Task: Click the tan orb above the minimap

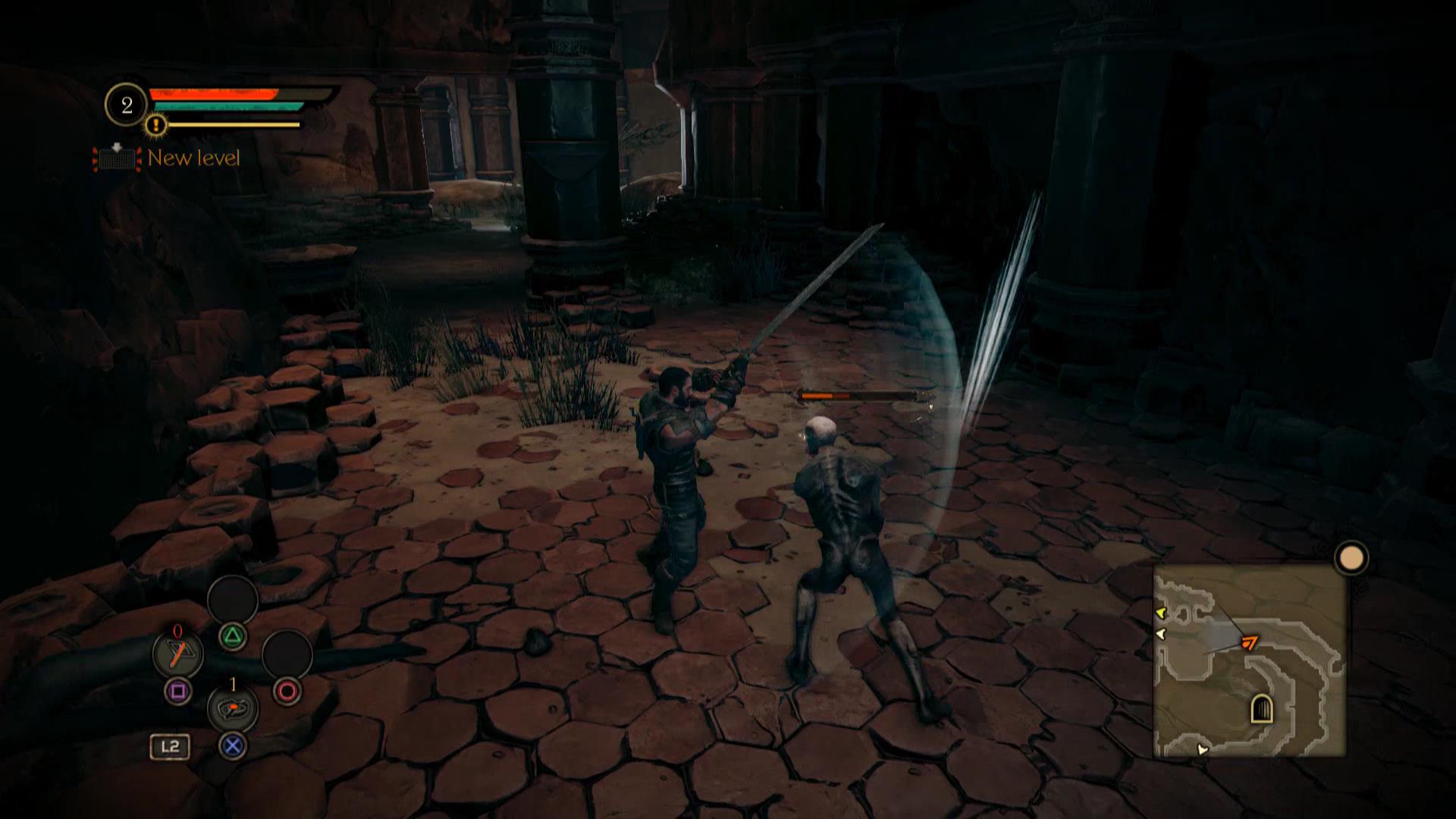Action: pyautogui.click(x=1351, y=559)
